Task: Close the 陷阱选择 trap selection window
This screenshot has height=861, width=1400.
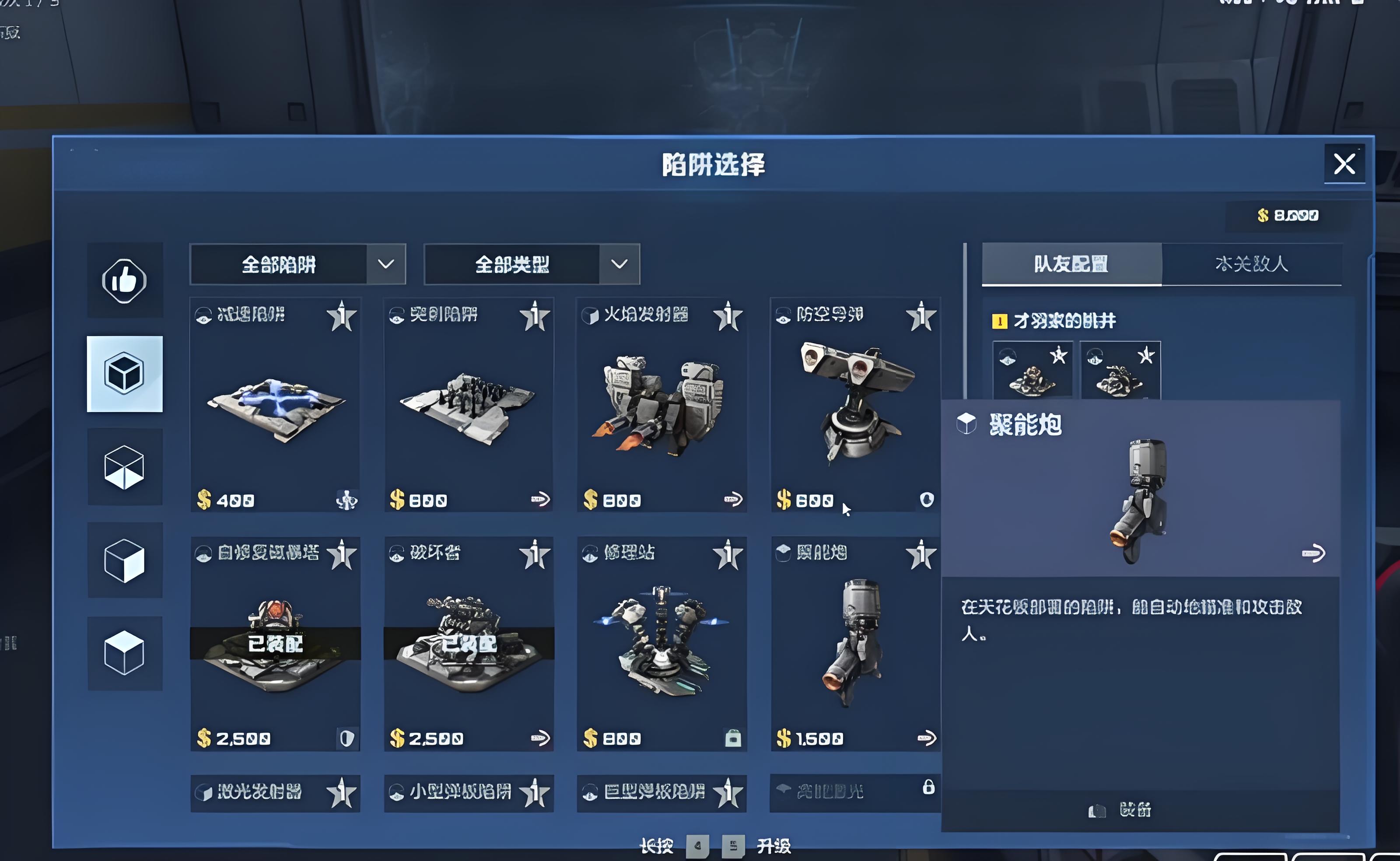Action: [1344, 164]
